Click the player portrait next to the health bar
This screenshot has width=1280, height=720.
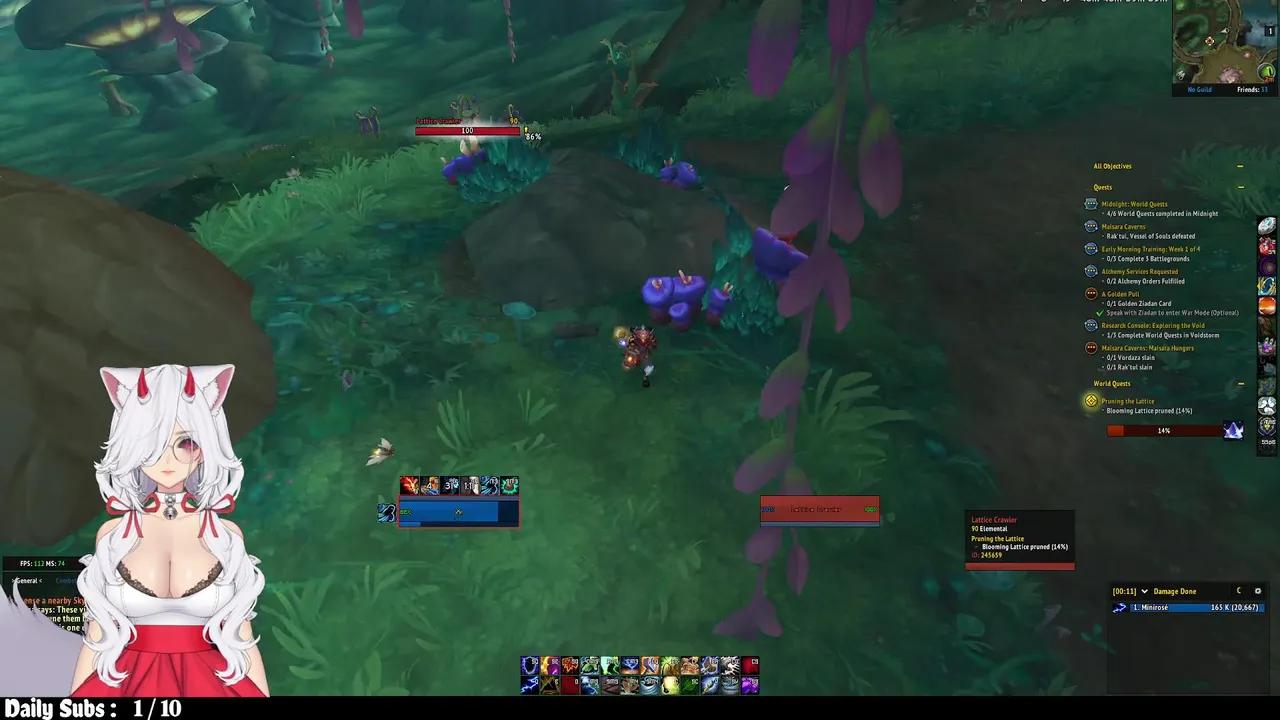[x=388, y=512]
